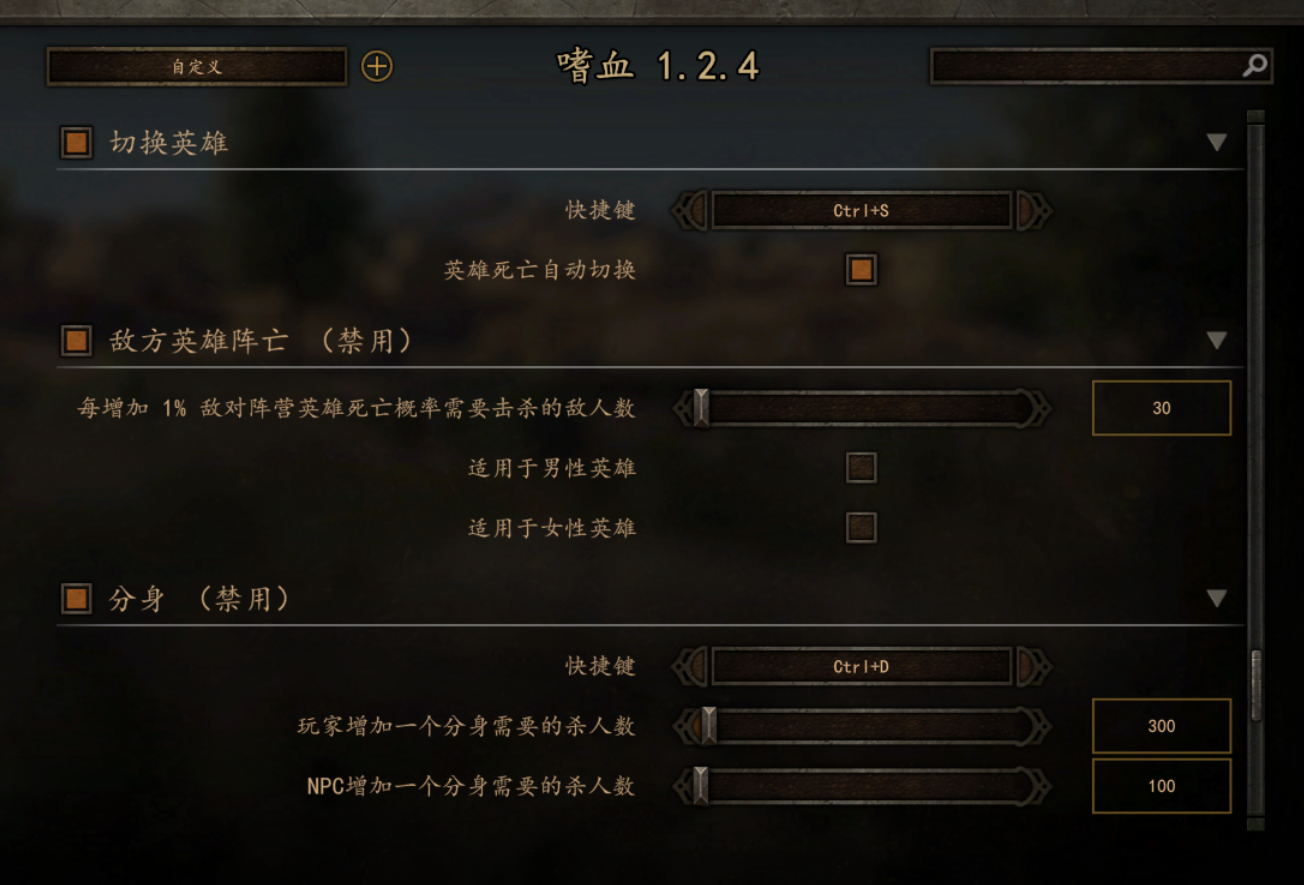Viewport: 1304px width, 885px height.
Task: Enable the 适用于女性英雄 checkbox
Action: [859, 528]
